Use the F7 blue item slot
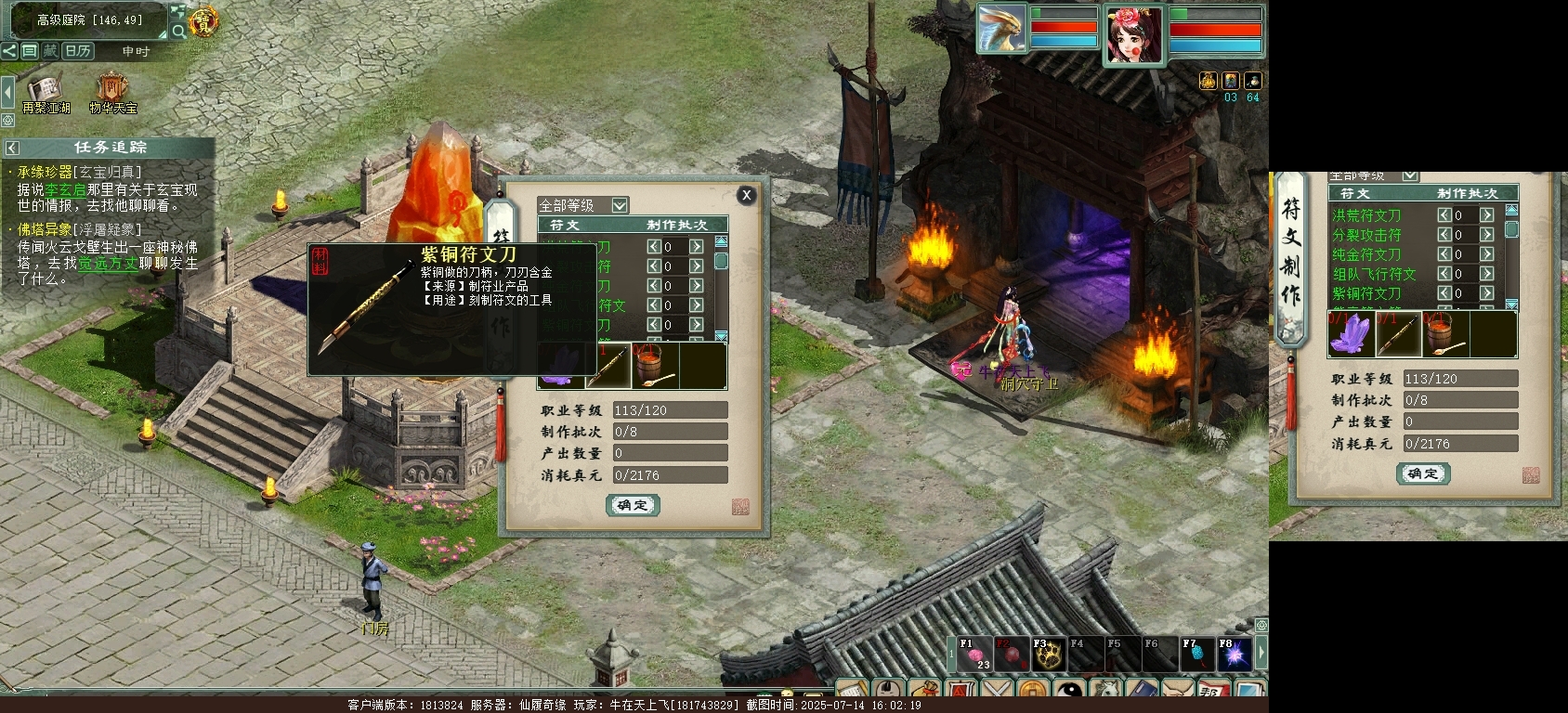The image size is (1568, 713). (1197, 655)
